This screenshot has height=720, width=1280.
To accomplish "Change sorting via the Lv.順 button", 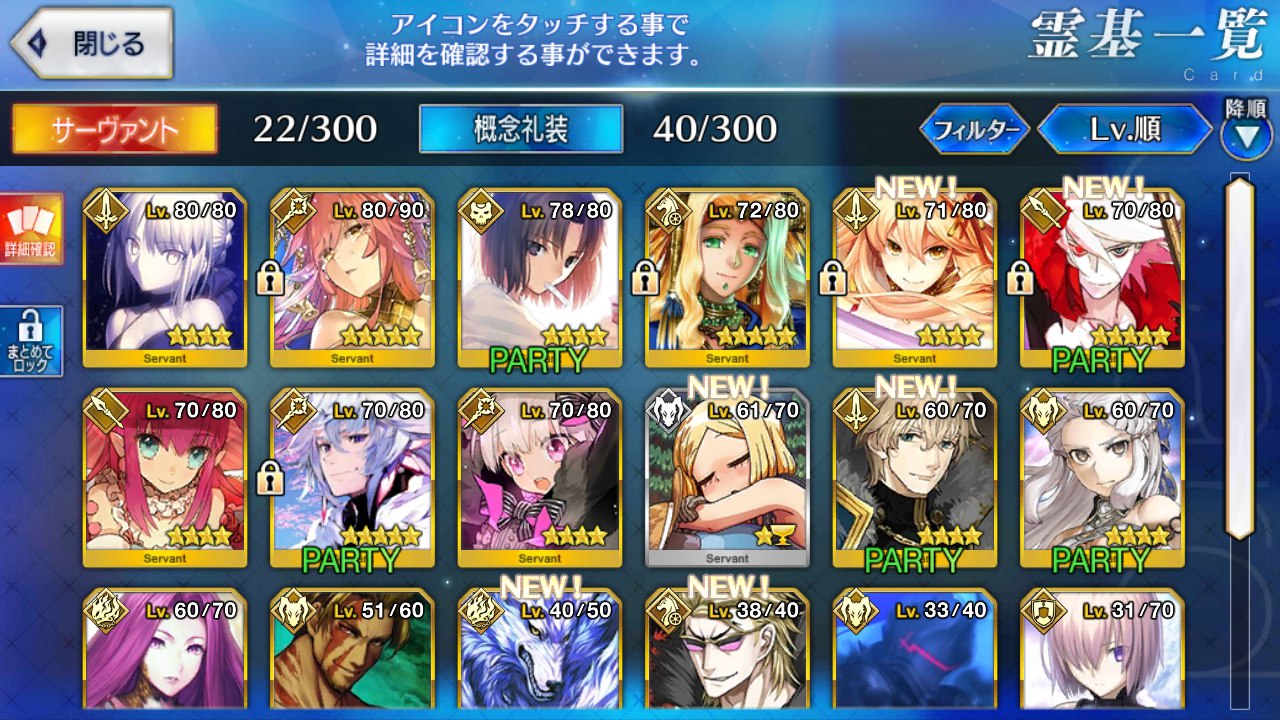I will click(1126, 129).
